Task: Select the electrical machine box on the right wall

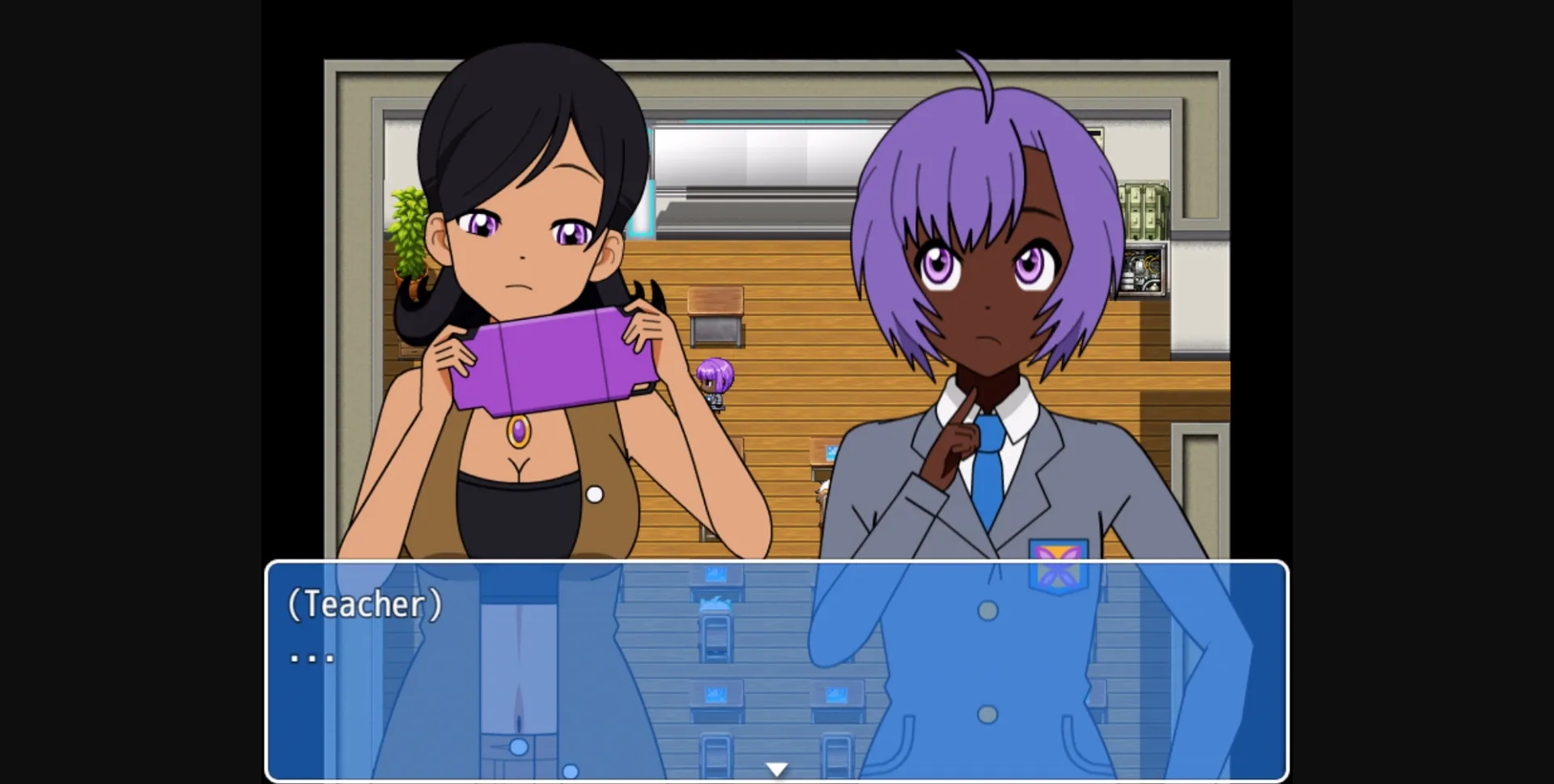Action: coord(1142,271)
